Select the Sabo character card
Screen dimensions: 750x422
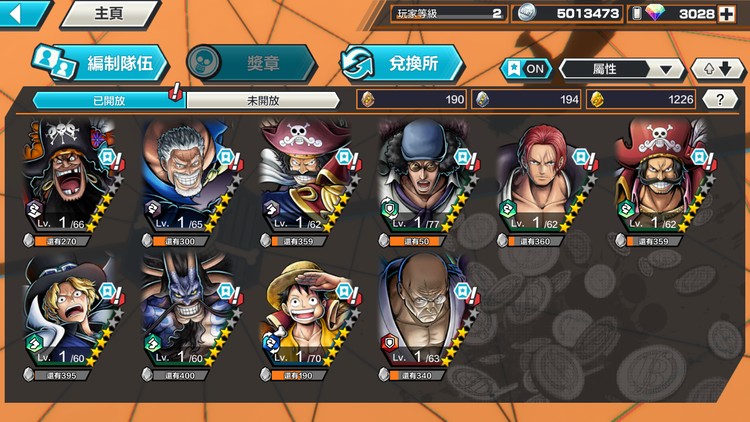pyautogui.click(x=66, y=316)
